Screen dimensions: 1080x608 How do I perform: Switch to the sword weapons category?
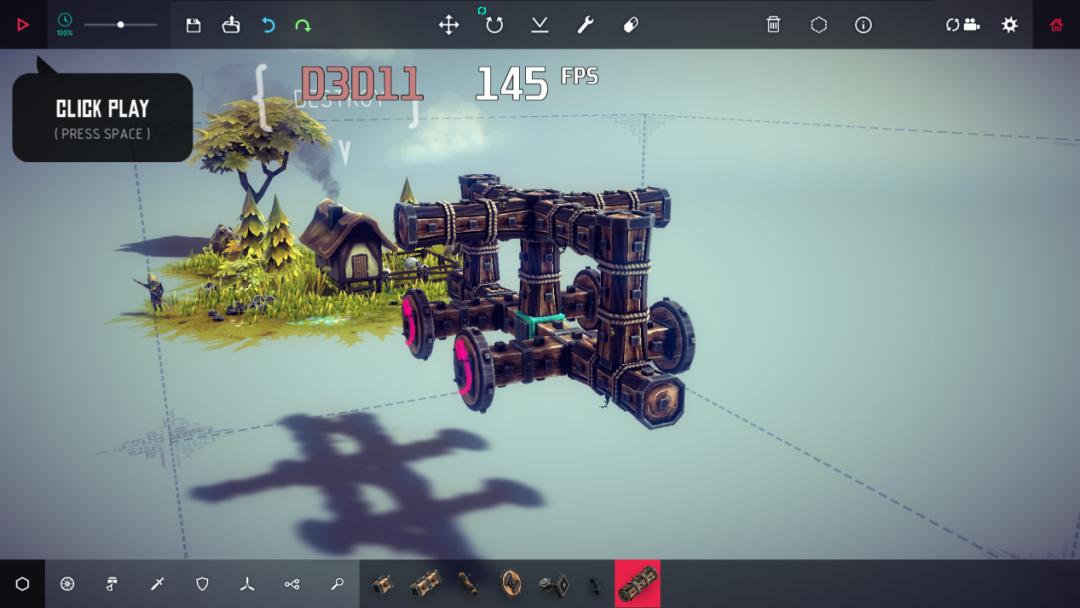tap(157, 584)
